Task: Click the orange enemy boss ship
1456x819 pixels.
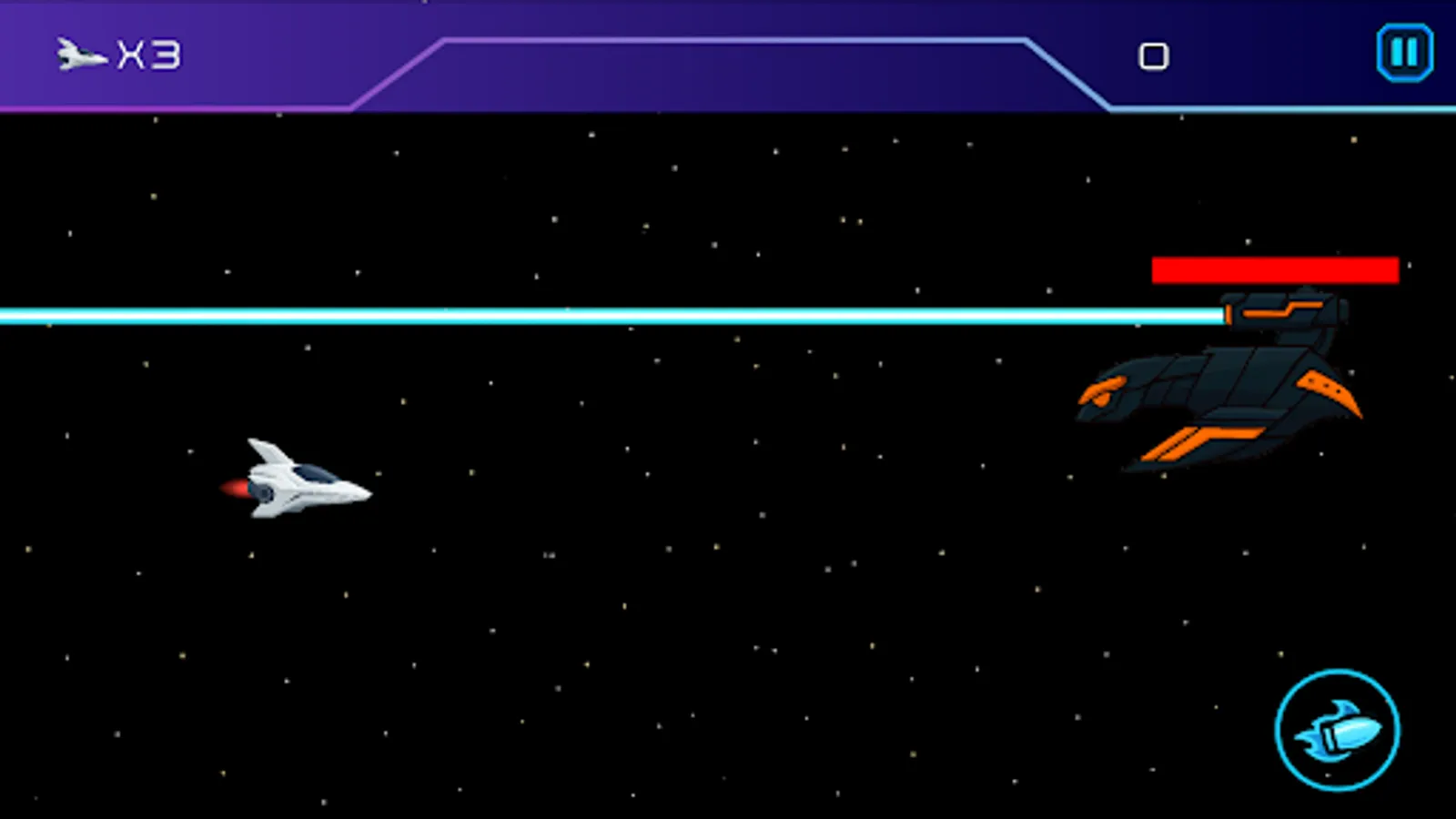Action: (1219, 391)
